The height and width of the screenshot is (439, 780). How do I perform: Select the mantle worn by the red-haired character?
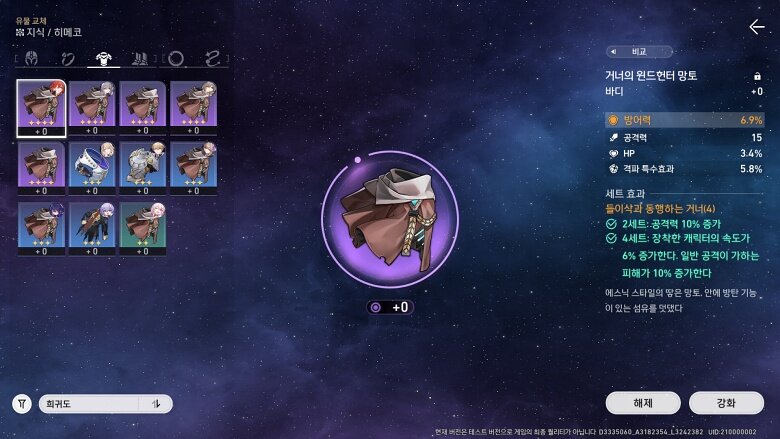(41, 108)
